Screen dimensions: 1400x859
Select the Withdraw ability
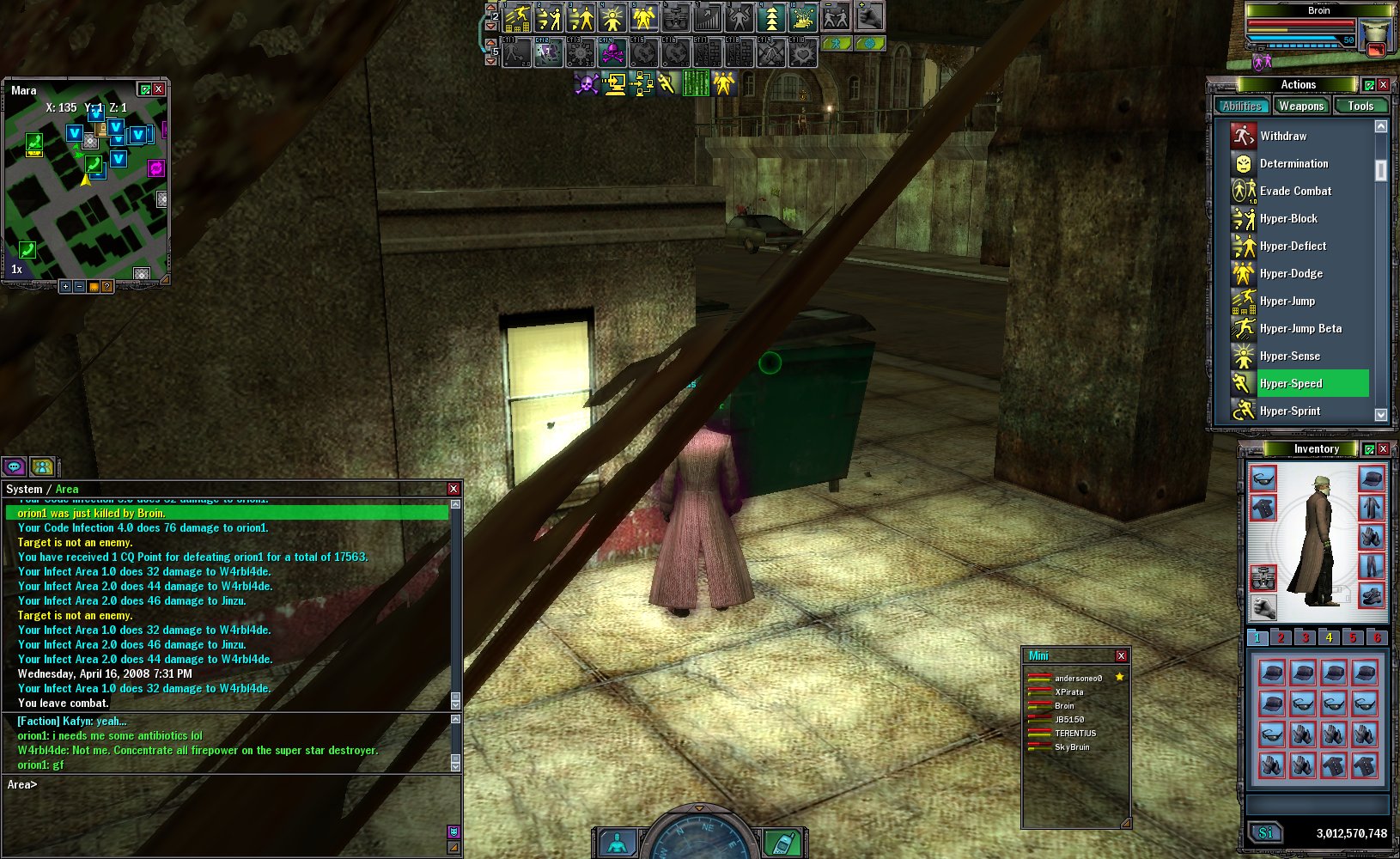click(1283, 136)
